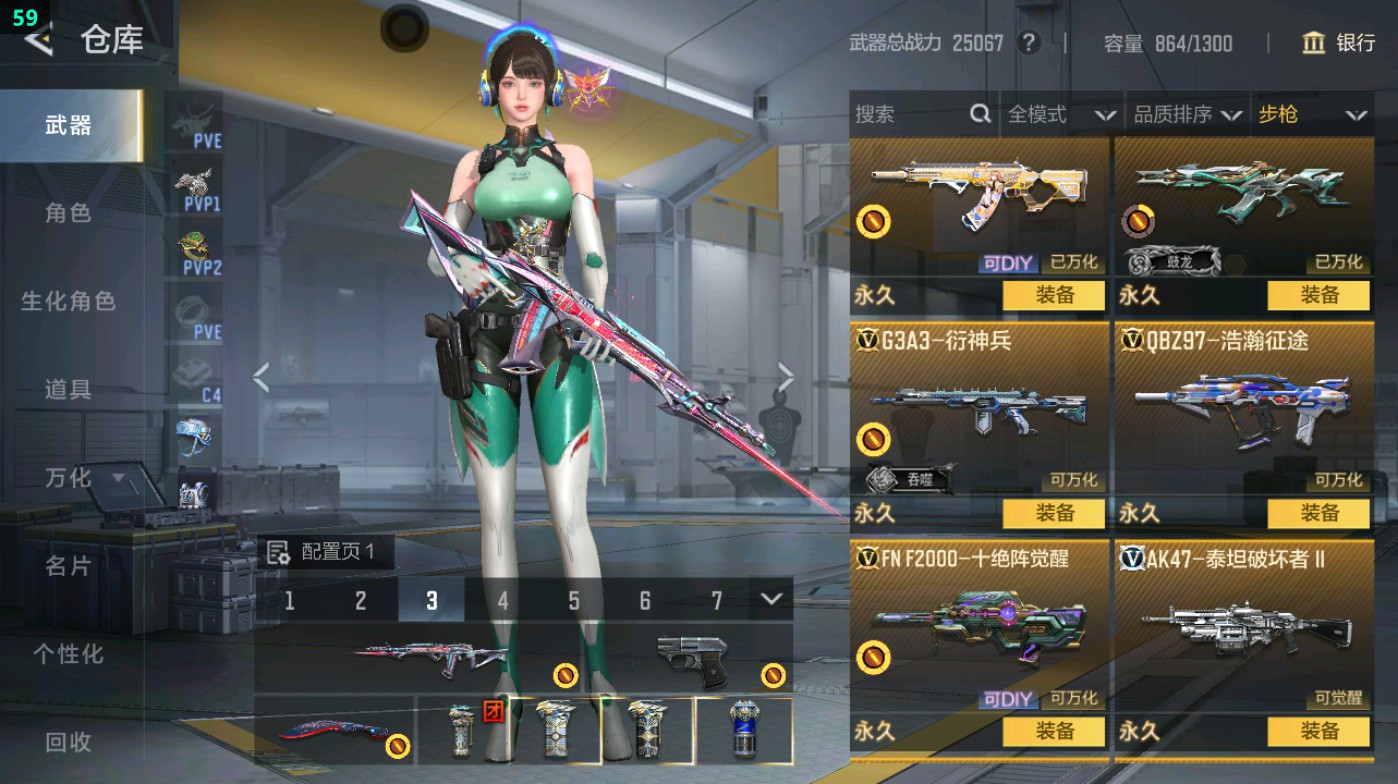Open the 步枪 weapon type dropdown
The height and width of the screenshot is (784, 1398).
click(1311, 115)
